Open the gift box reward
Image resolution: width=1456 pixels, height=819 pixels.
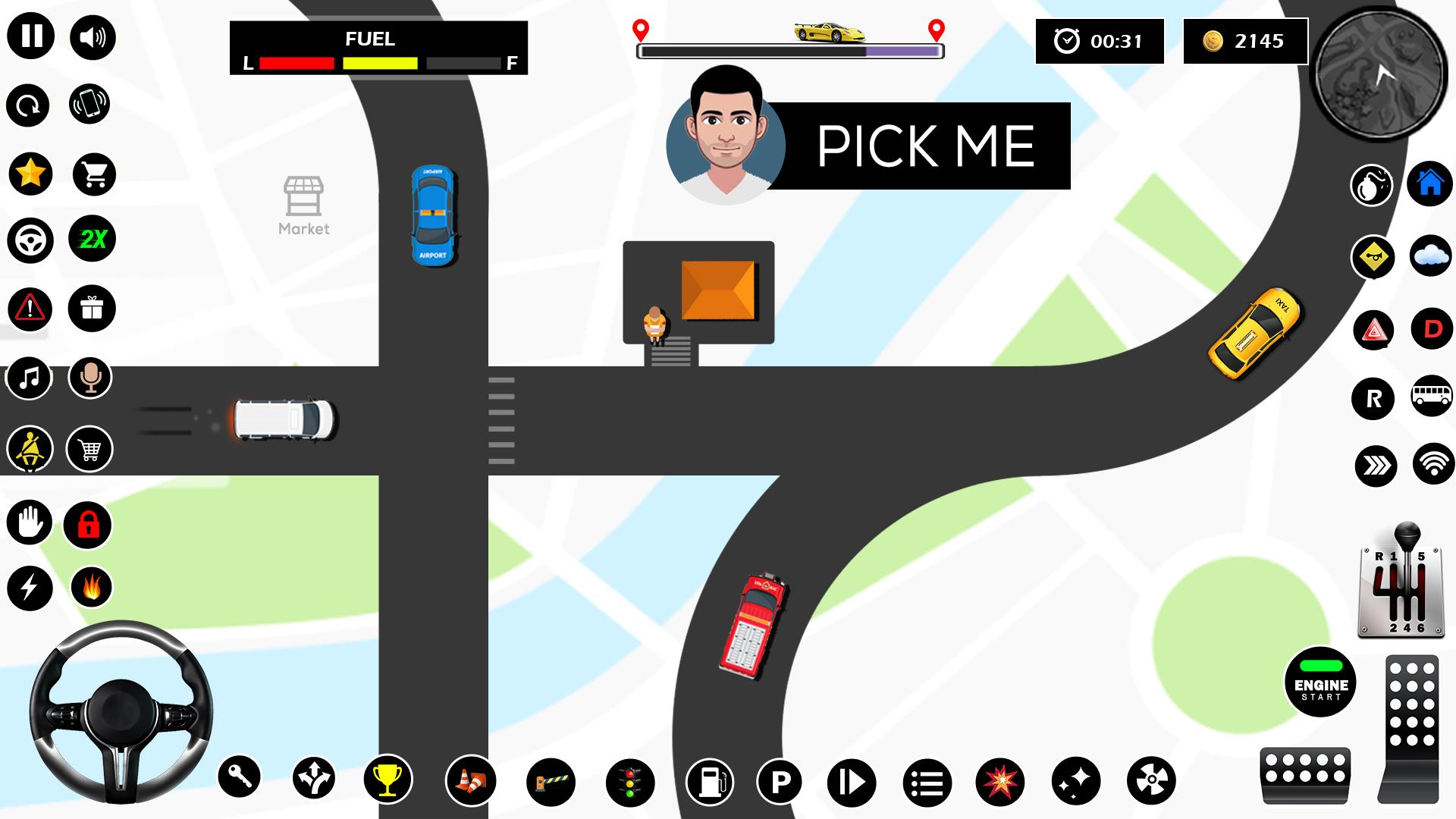coord(92,309)
